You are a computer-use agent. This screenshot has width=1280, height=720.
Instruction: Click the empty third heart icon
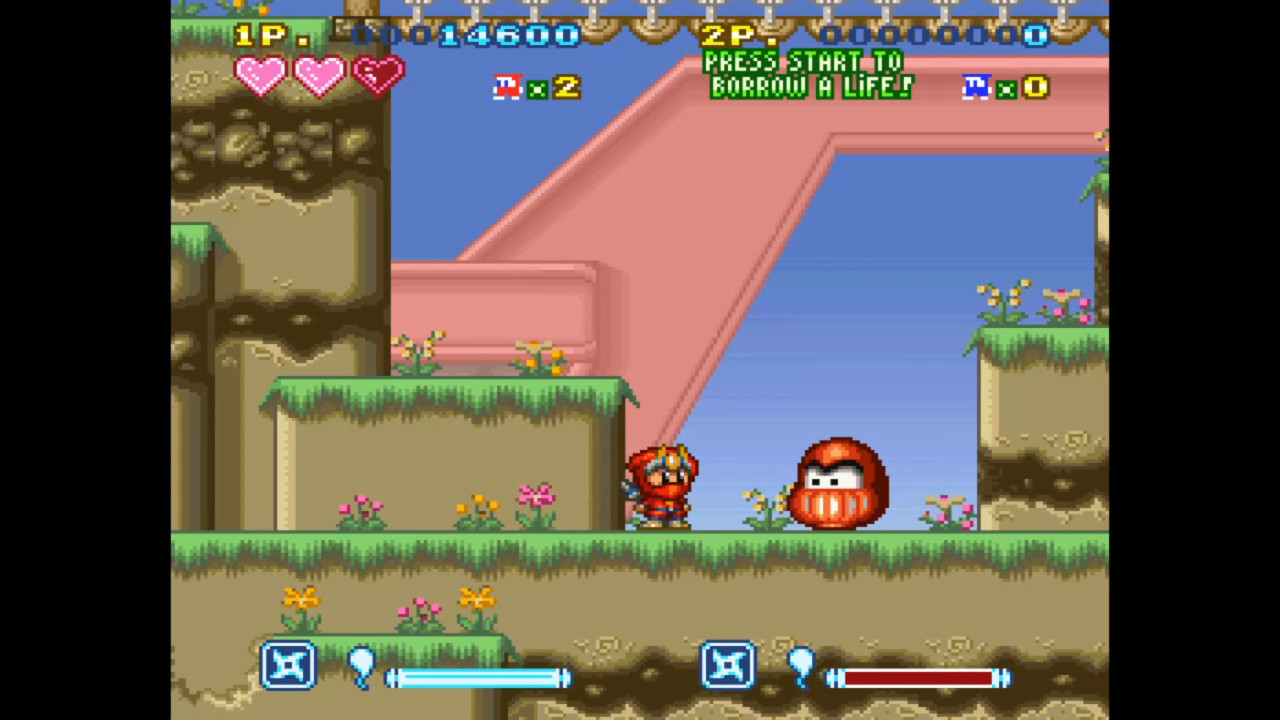pyautogui.click(x=378, y=75)
